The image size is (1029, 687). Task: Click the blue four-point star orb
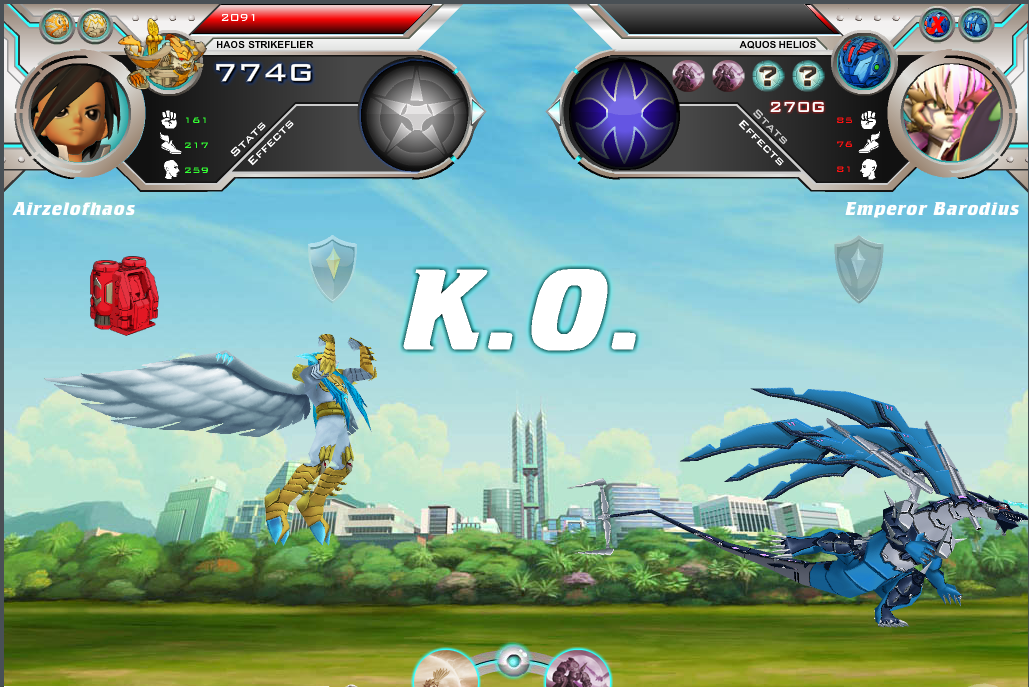point(622,112)
